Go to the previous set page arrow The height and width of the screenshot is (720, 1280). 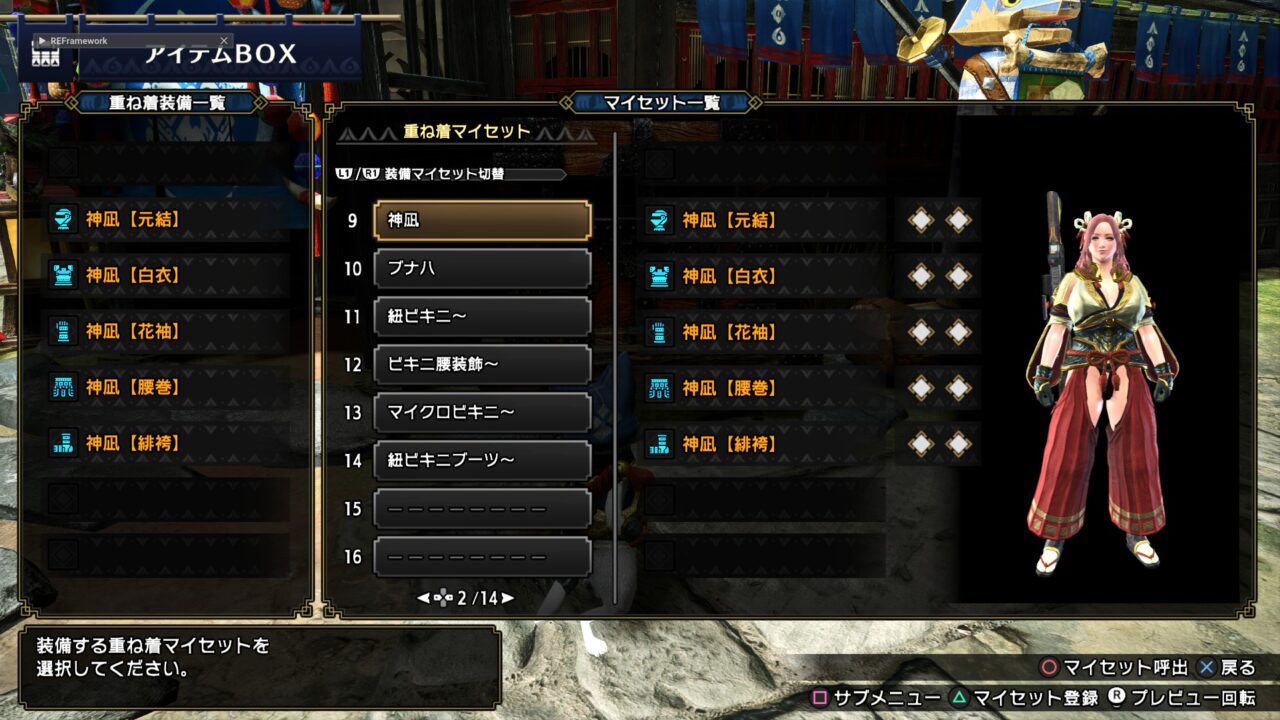(423, 598)
